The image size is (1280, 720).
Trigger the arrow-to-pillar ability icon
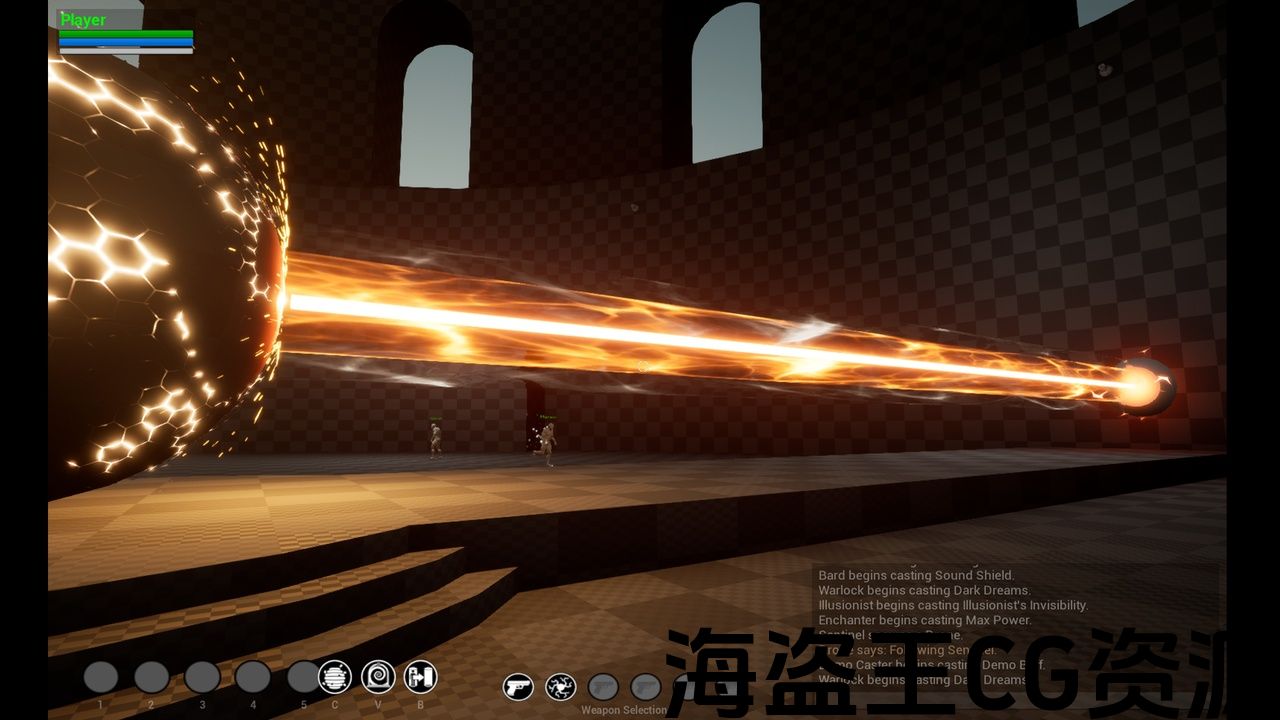click(x=421, y=677)
